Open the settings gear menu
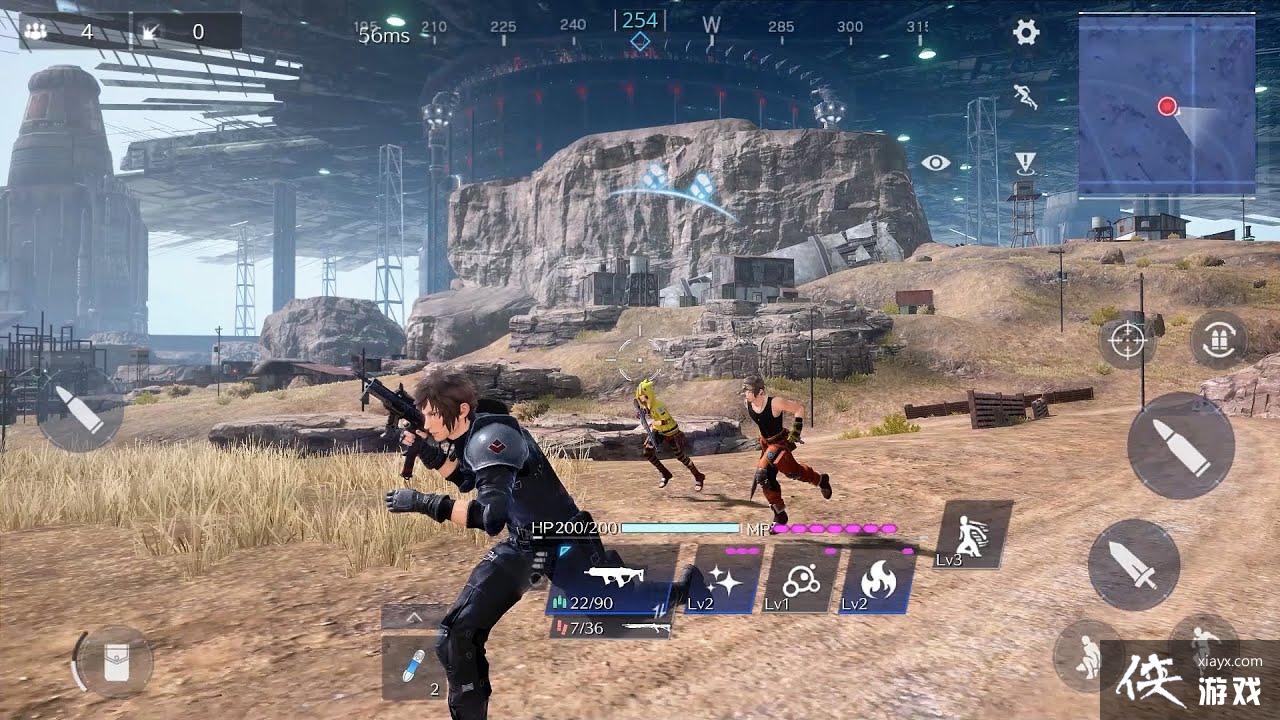The height and width of the screenshot is (720, 1280). [1027, 33]
